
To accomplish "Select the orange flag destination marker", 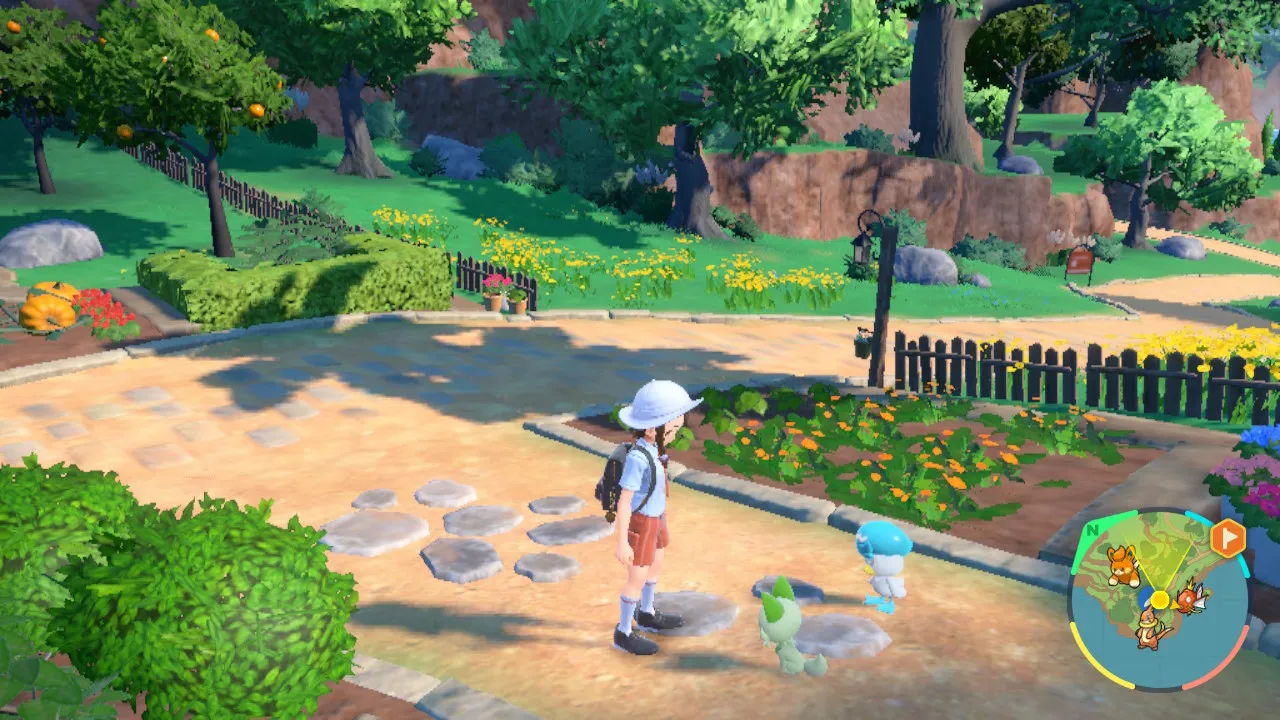I will tap(1227, 538).
